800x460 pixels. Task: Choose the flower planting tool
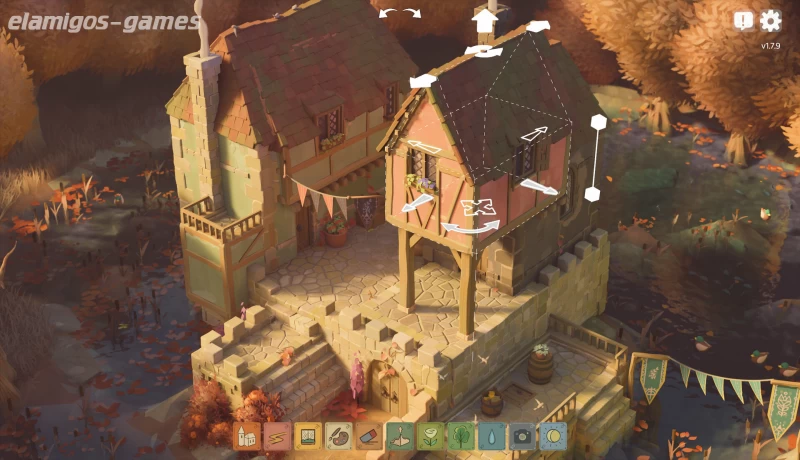tap(430, 436)
